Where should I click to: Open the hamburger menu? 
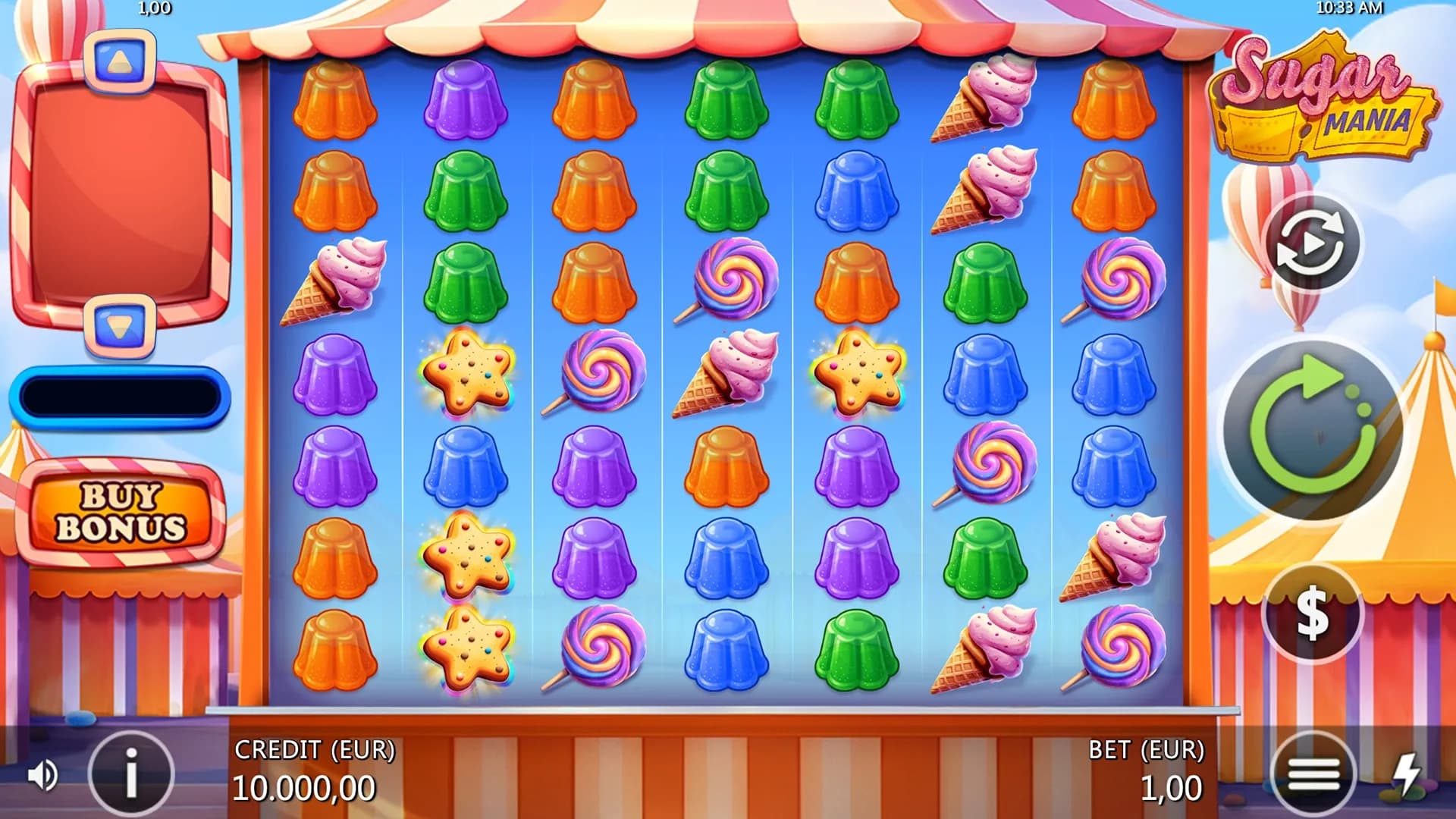coord(1313,774)
